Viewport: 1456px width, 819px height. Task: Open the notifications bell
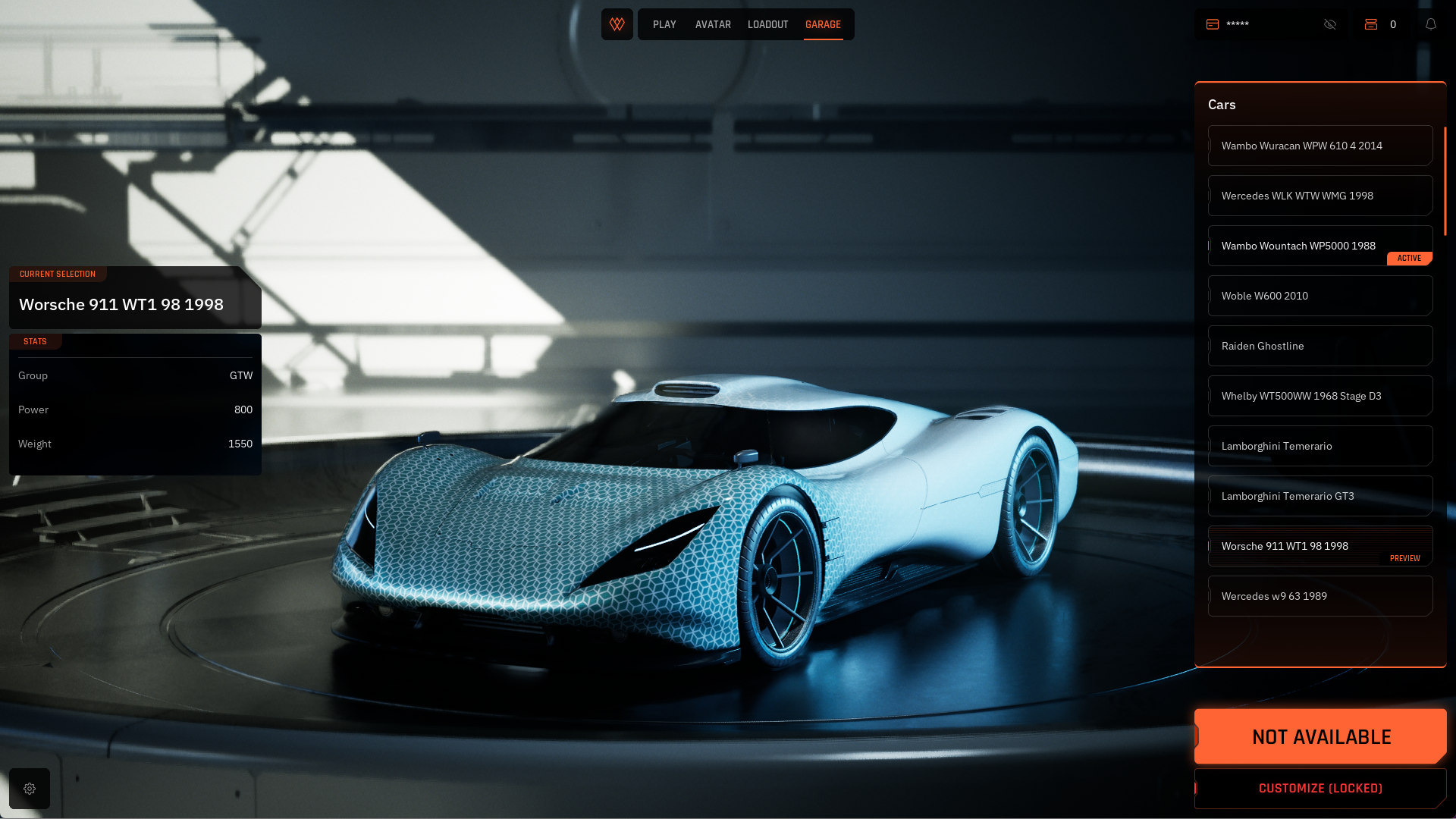[x=1431, y=24]
